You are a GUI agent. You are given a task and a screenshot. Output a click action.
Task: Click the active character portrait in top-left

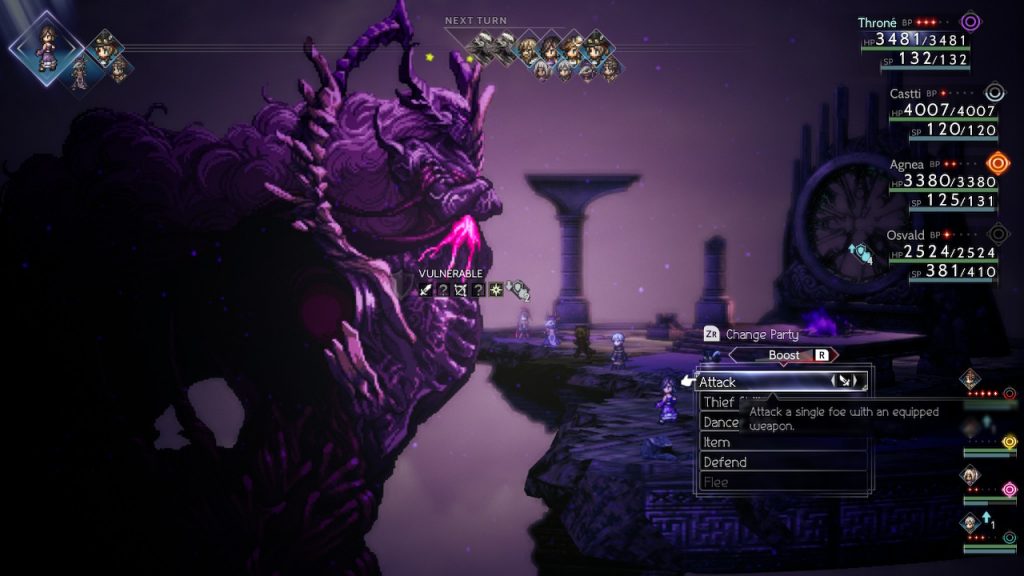[x=45, y=46]
